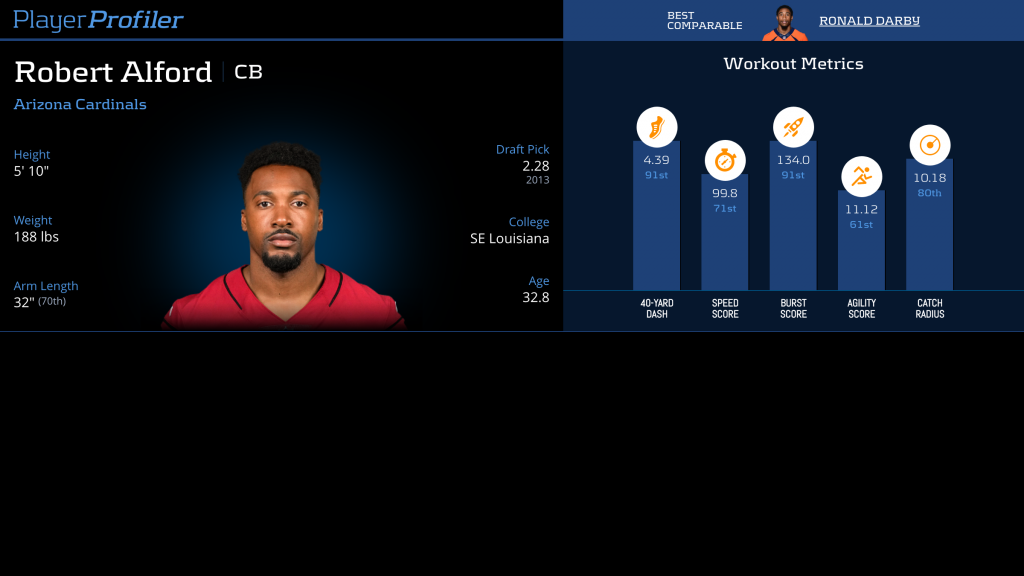Select Ronald Darby's headshot thumbnail
Image resolution: width=1024 pixels, height=576 pixels.
(x=785, y=22)
